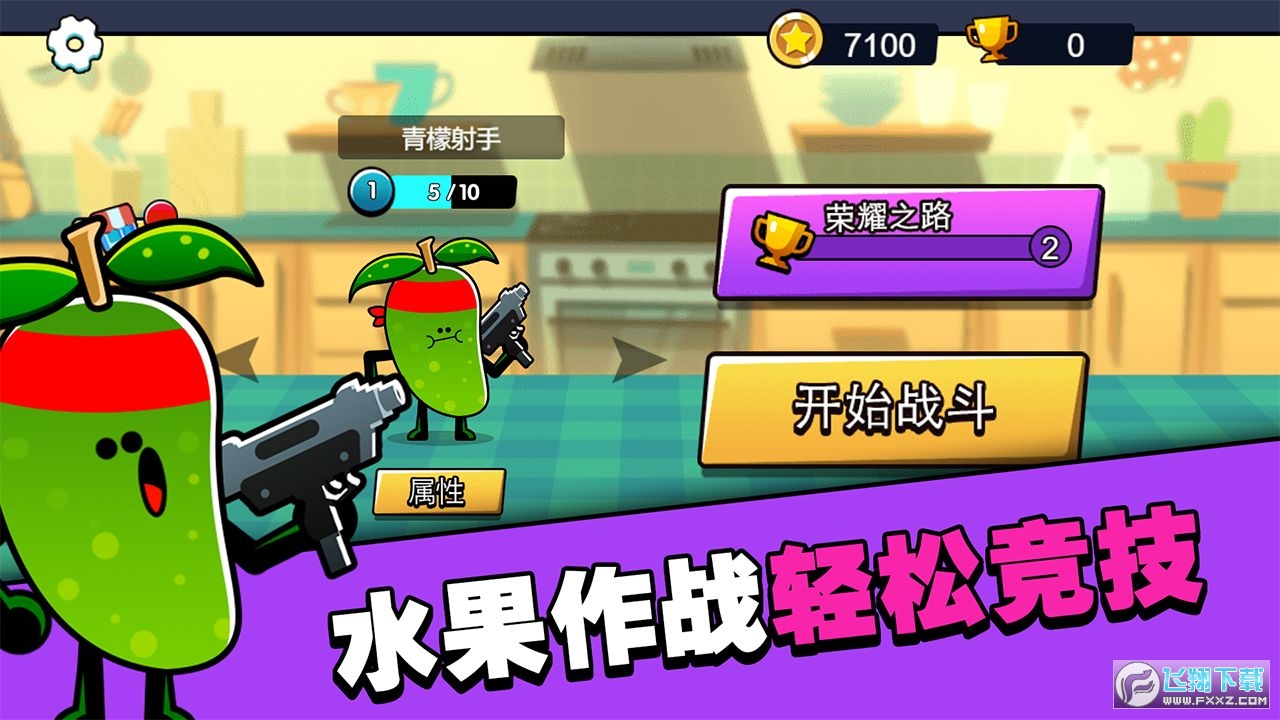Click the gold coin currency icon

795,42
